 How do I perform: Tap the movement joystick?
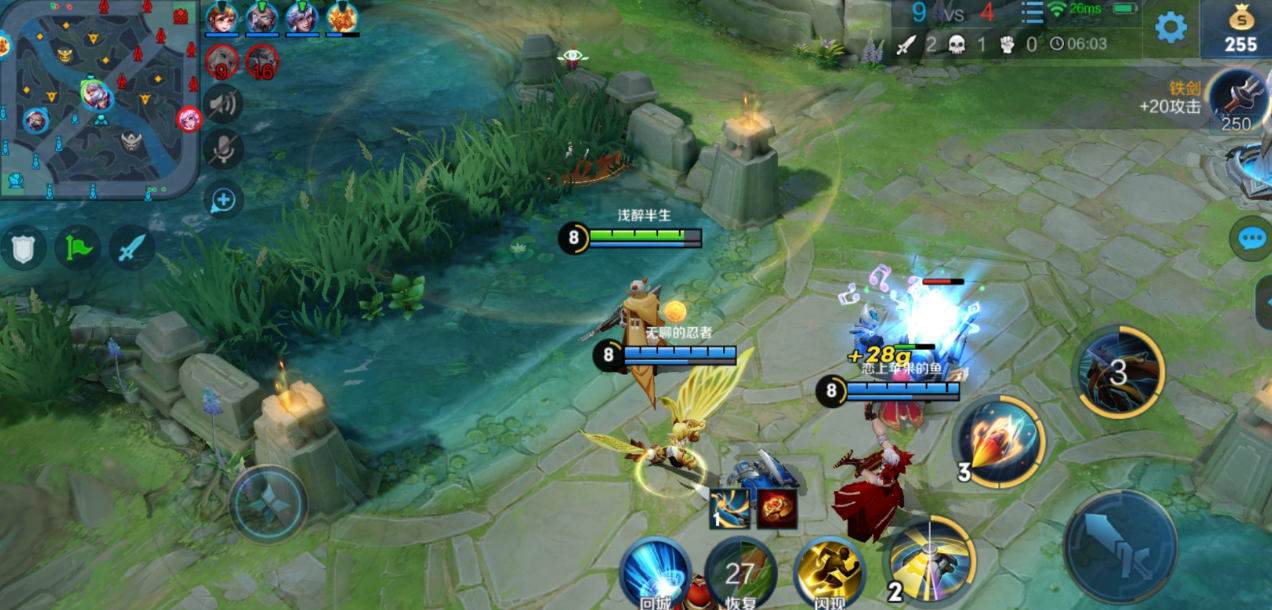coord(268,503)
